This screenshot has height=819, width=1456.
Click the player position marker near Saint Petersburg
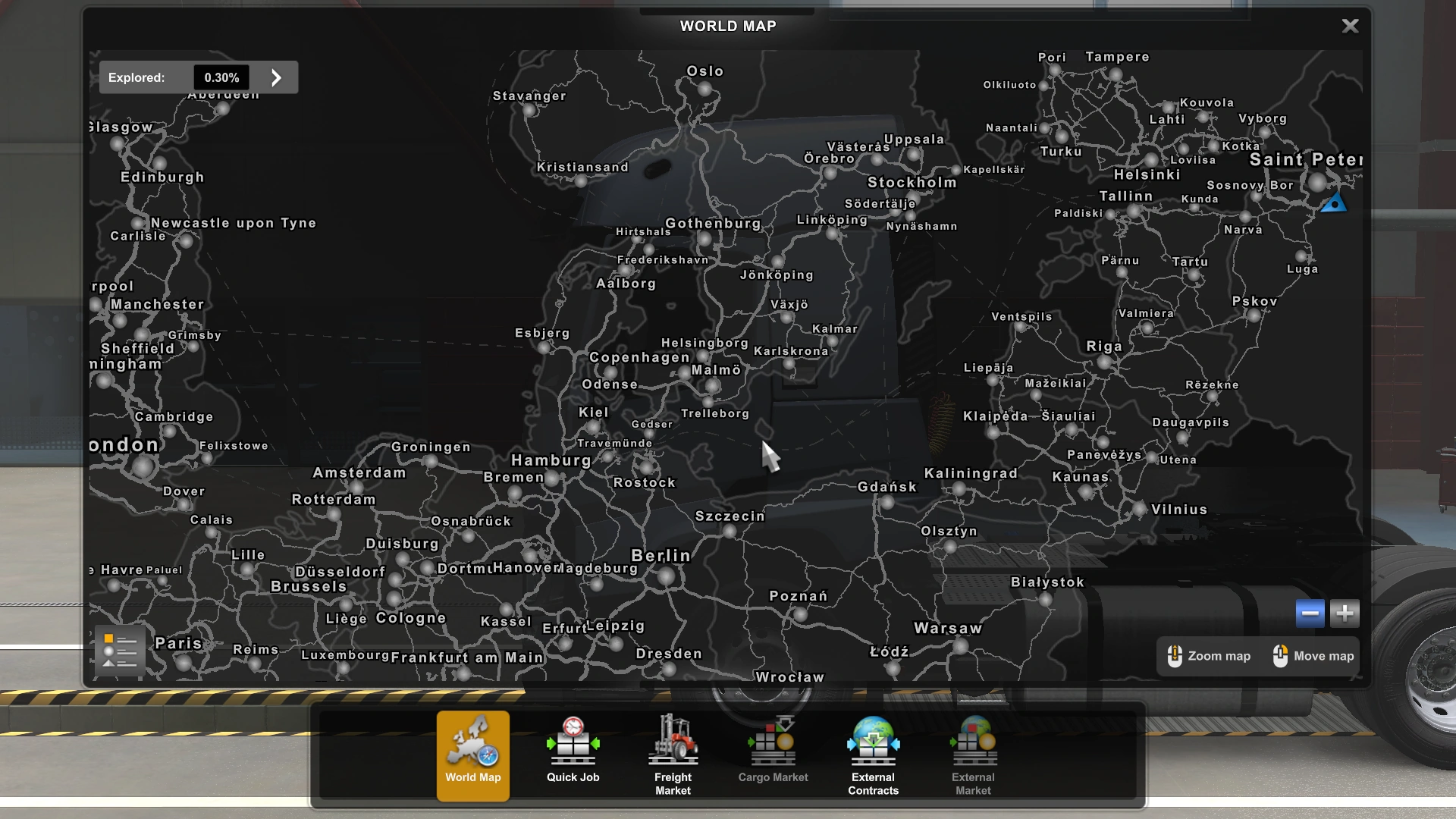(x=1333, y=202)
